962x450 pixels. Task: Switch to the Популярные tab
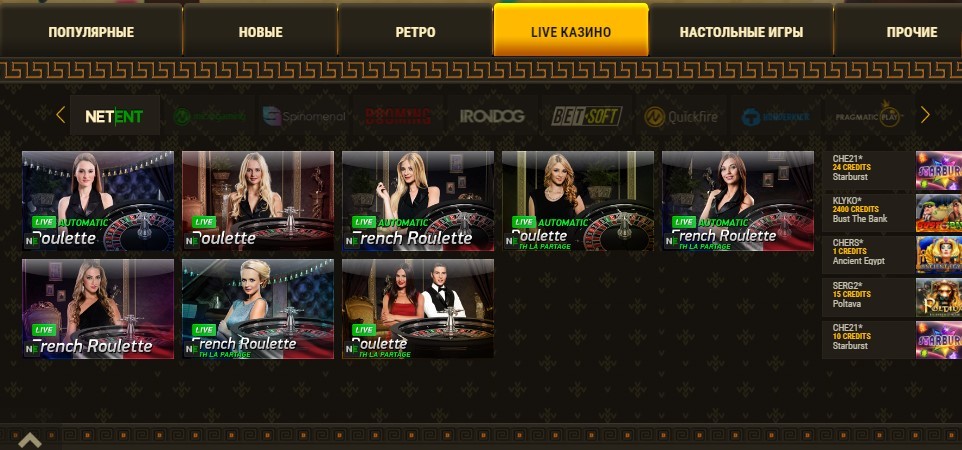click(91, 32)
